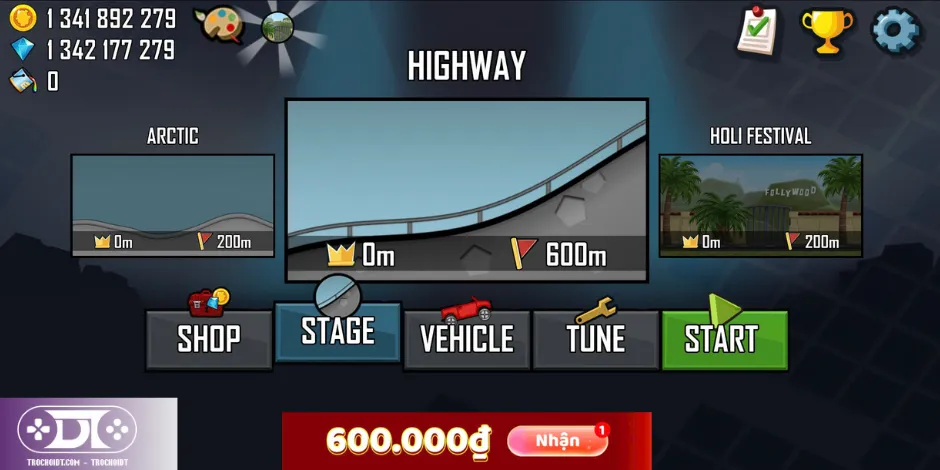Choose the Arctic stage thumbnail
940x470 pixels.
[173, 205]
